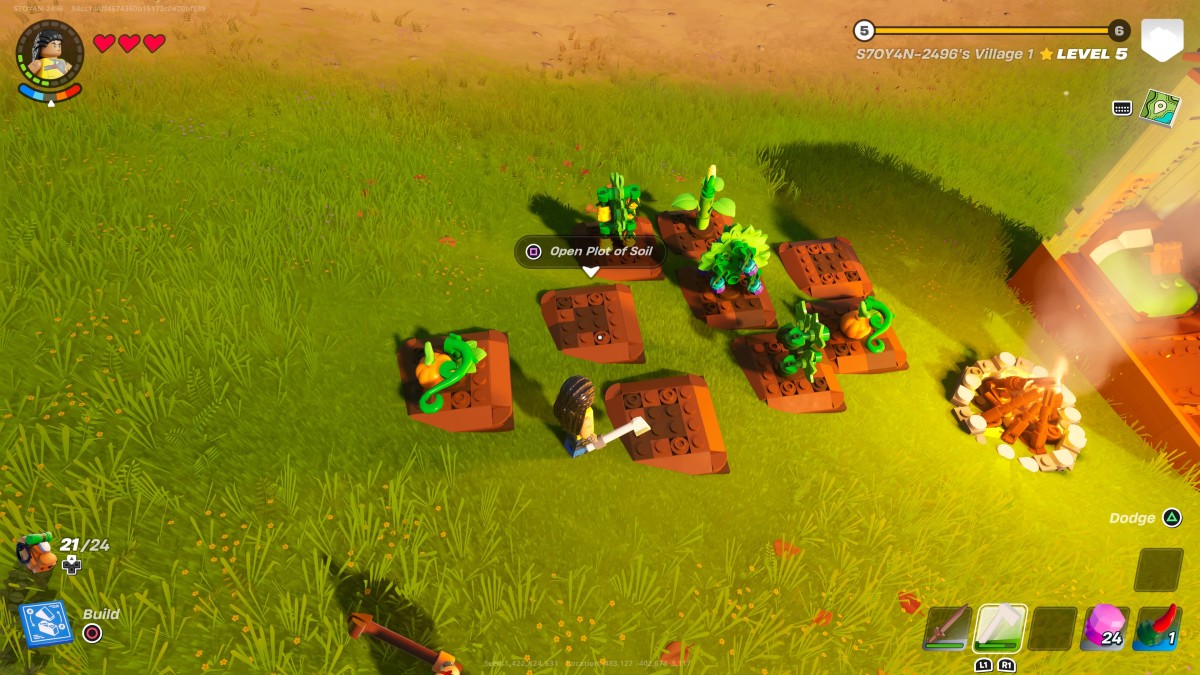Select the red pepper hotbar slot

click(x=1159, y=627)
